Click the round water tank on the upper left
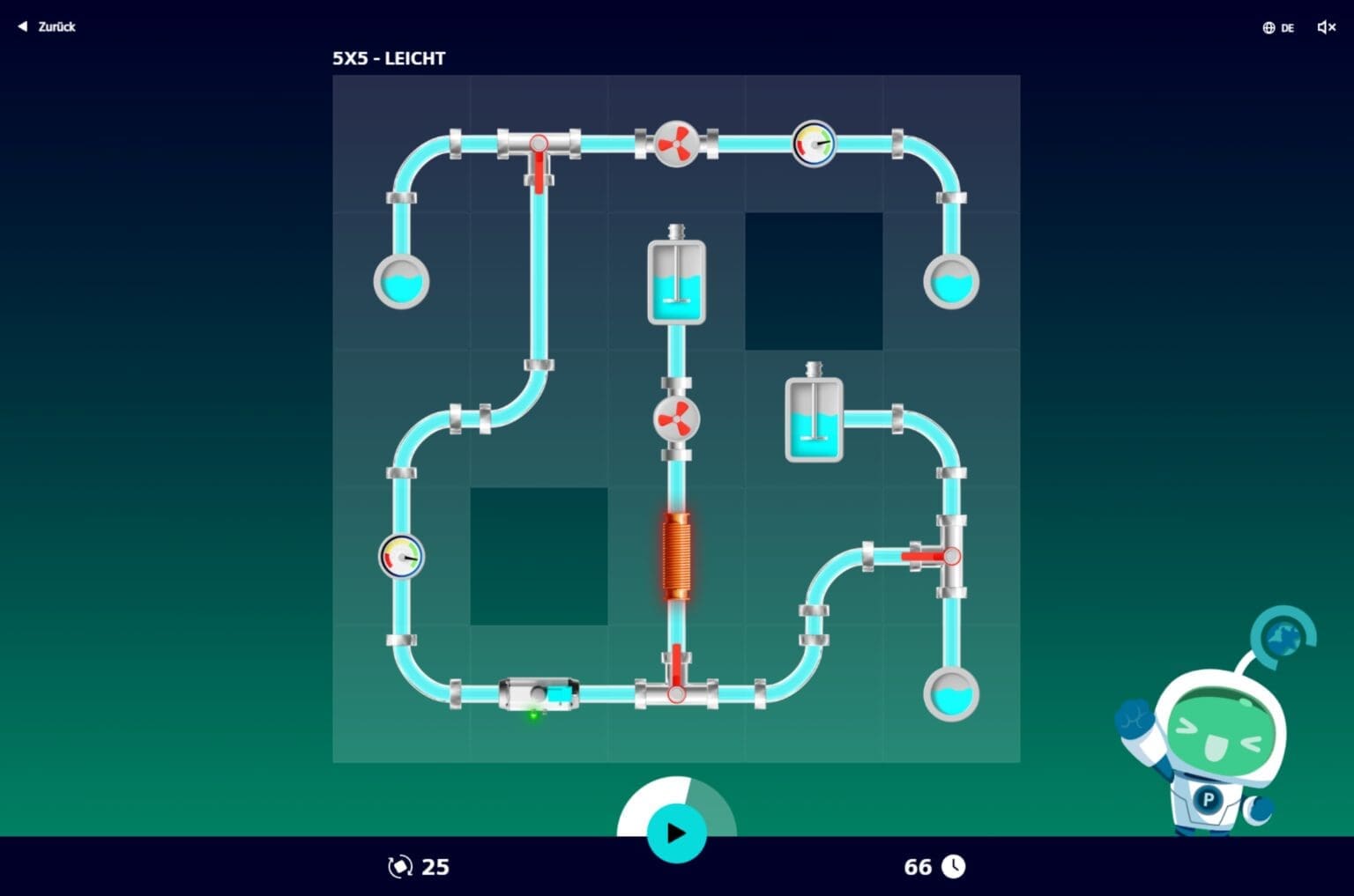Screen dimensions: 1354x896 coord(401,282)
